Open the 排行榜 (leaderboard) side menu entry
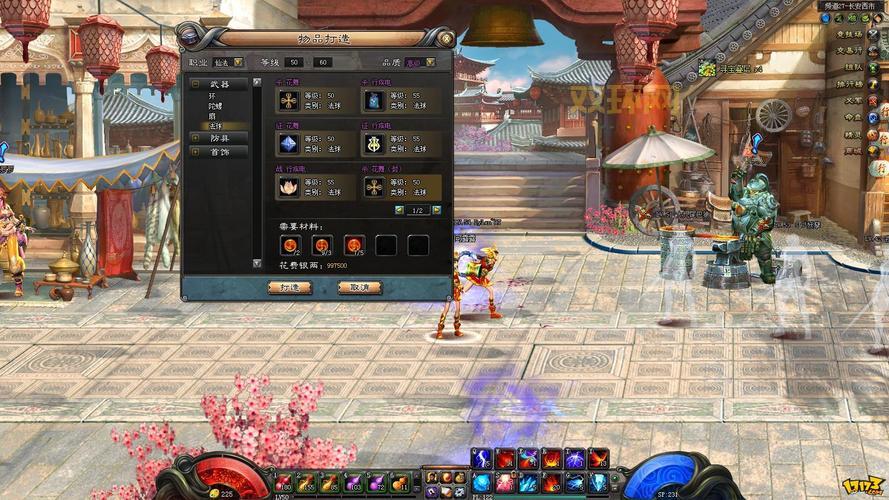Viewport: 889px width, 500px height. tap(851, 83)
